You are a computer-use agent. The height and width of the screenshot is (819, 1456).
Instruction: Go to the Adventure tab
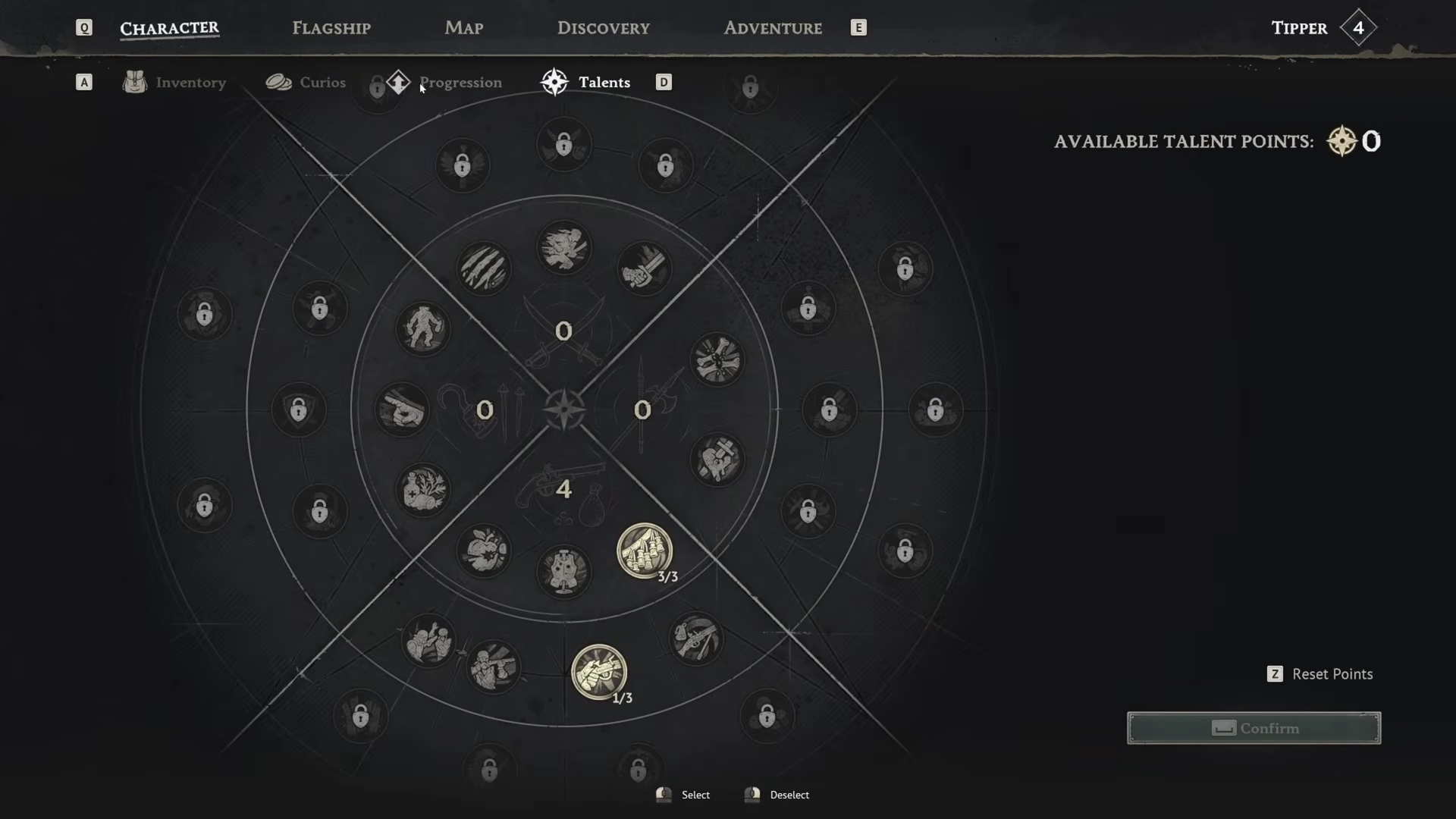coord(772,28)
